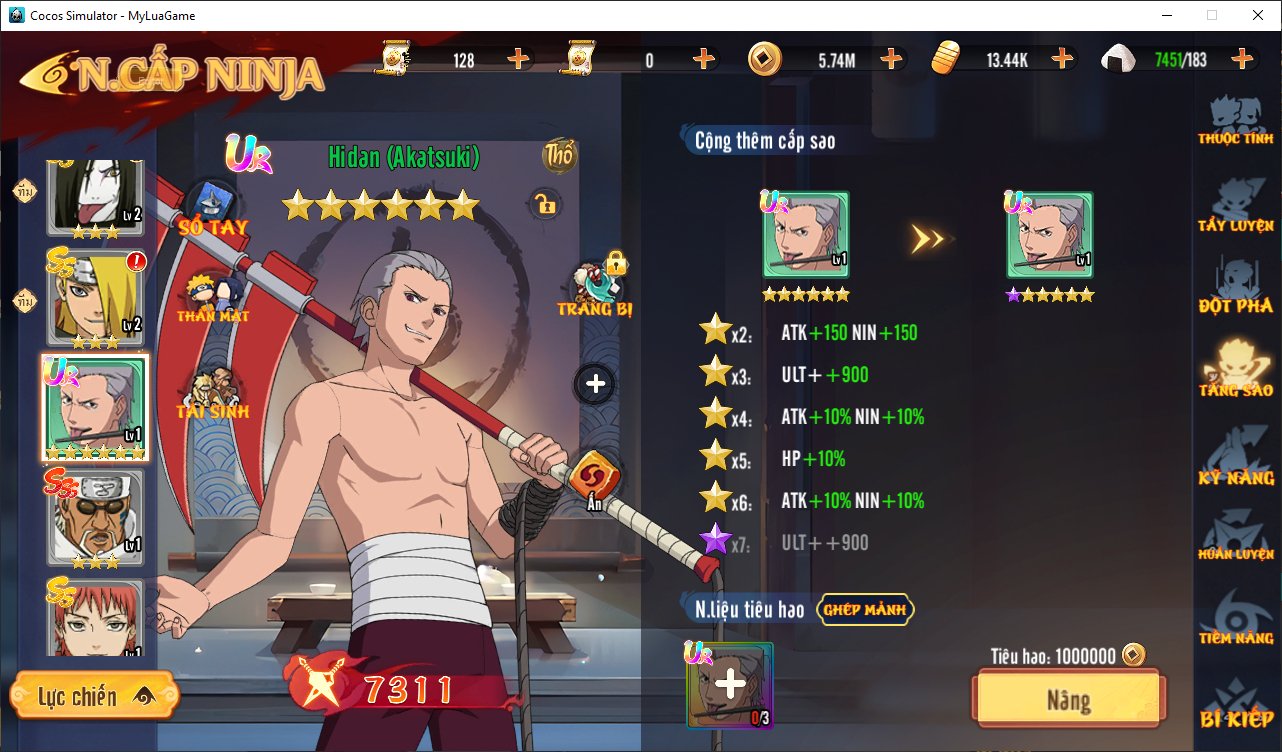This screenshot has height=752, width=1282.
Task: Open the Tiềm Năng tab
Action: pos(1236,620)
